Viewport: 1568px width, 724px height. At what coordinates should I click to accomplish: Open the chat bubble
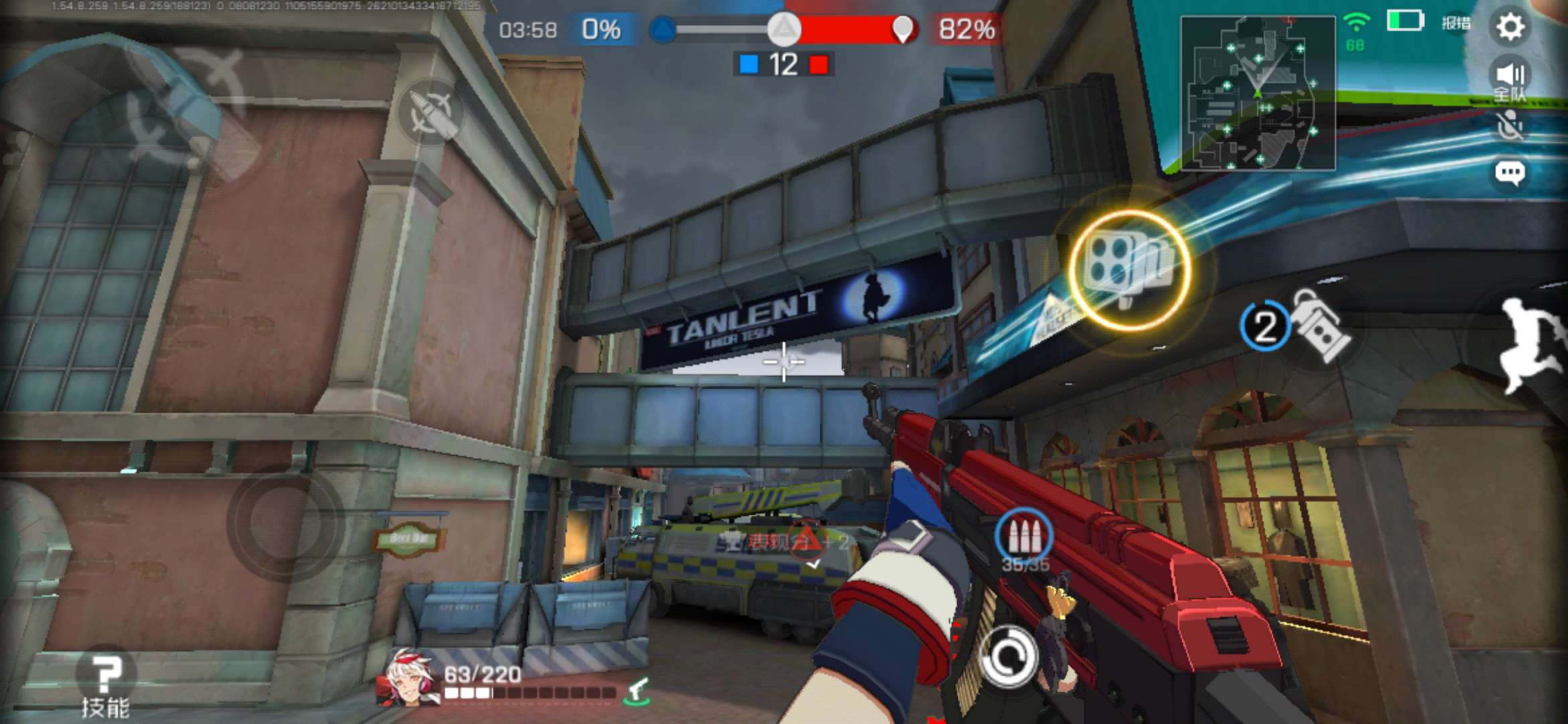click(x=1510, y=174)
